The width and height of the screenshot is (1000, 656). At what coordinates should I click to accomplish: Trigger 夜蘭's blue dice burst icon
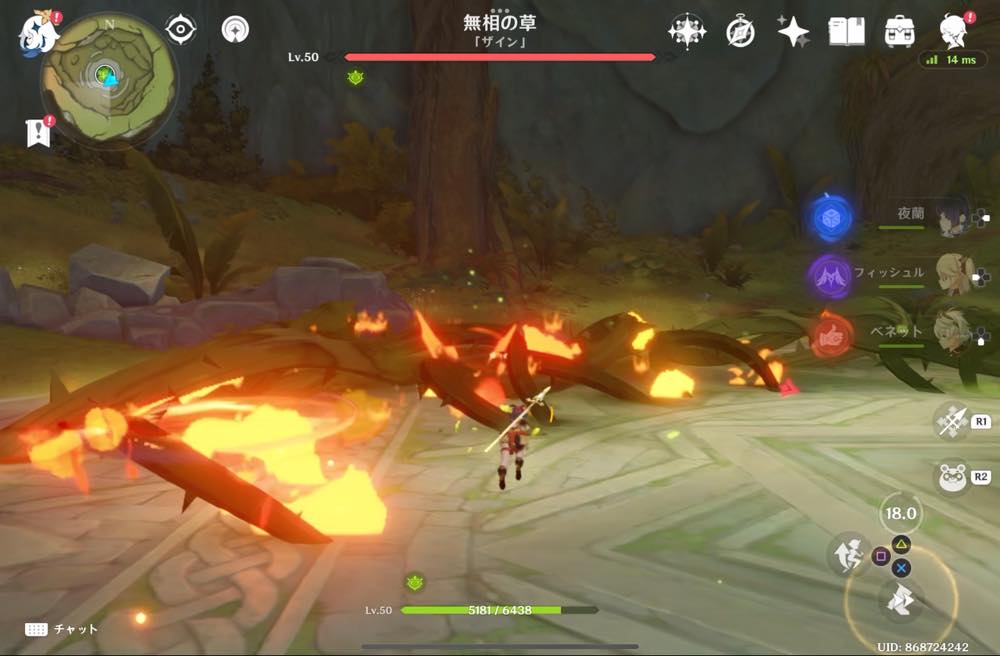tap(831, 217)
